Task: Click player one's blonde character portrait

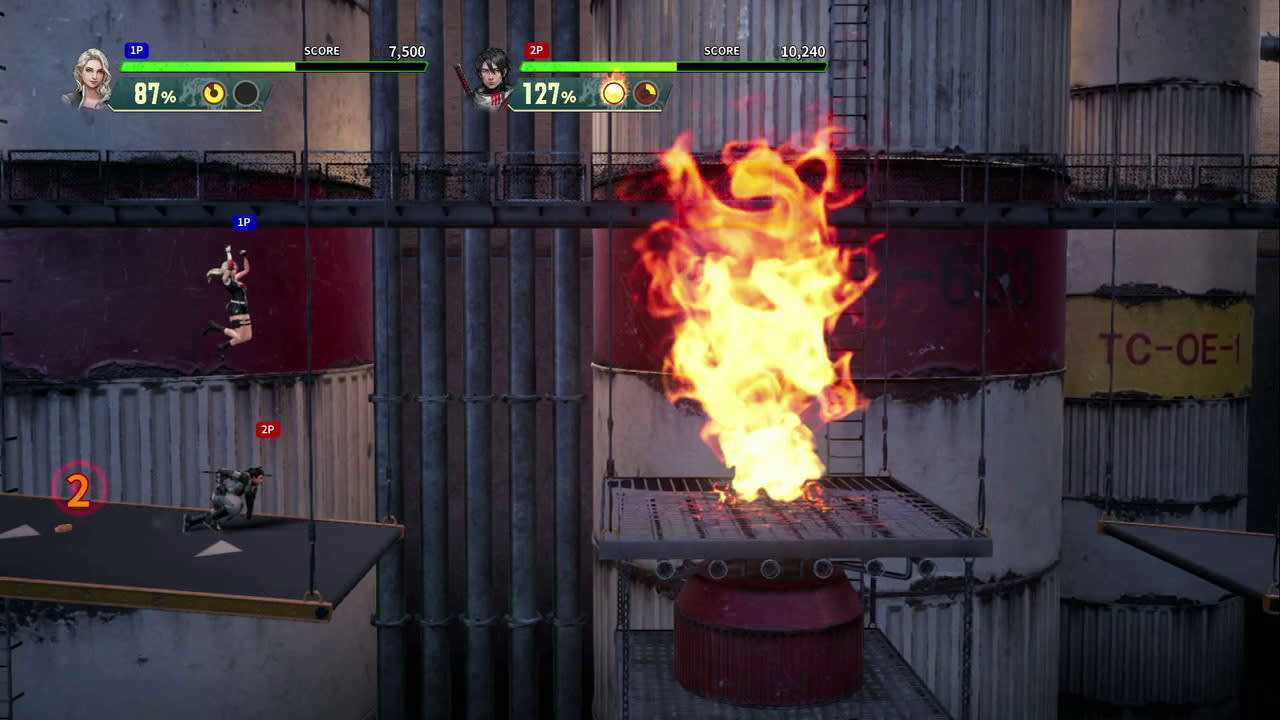Action: point(92,77)
